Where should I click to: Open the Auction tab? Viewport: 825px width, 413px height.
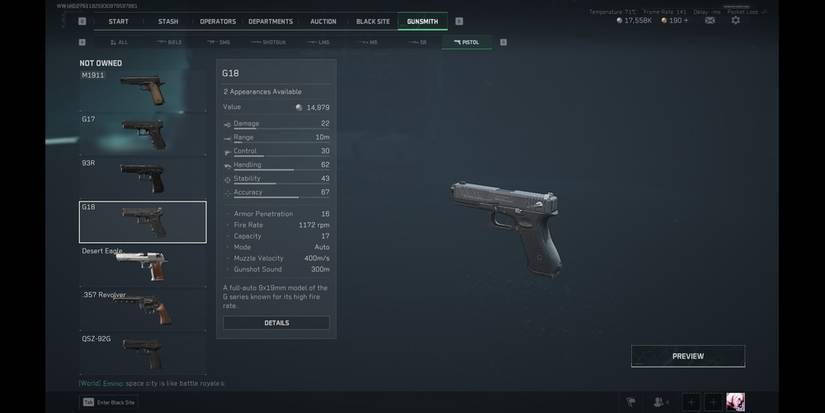click(323, 21)
